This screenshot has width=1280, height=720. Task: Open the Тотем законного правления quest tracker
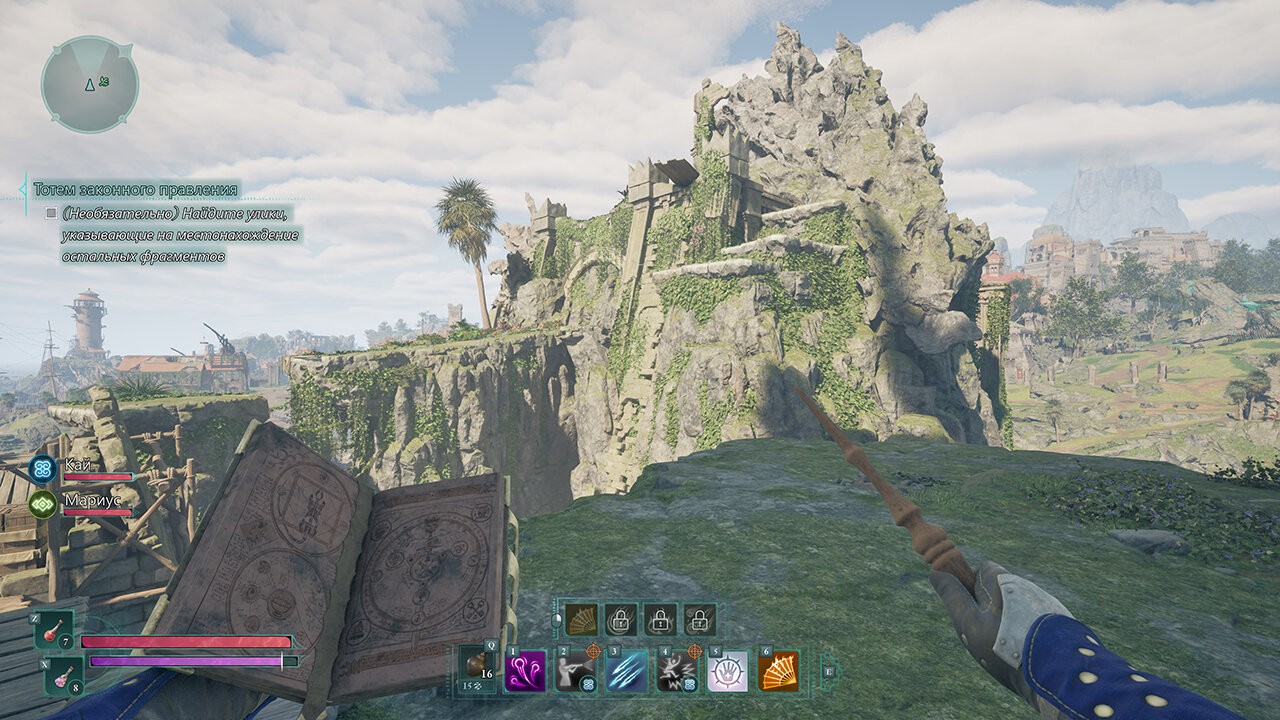coord(136,189)
